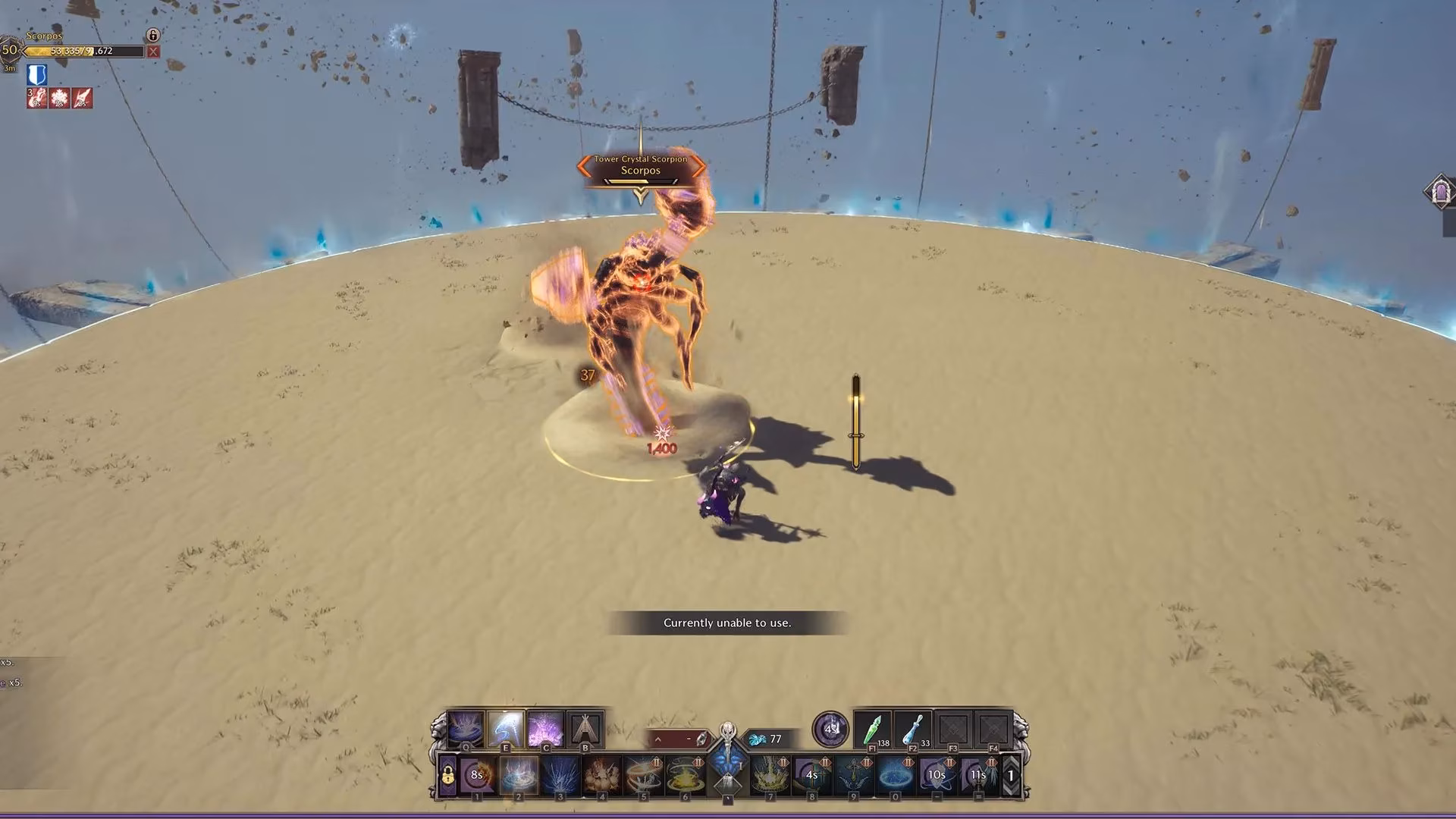Image resolution: width=1456 pixels, height=819 pixels.
Task: Dismiss the Scorpos frame with the red X
Action: (152, 52)
